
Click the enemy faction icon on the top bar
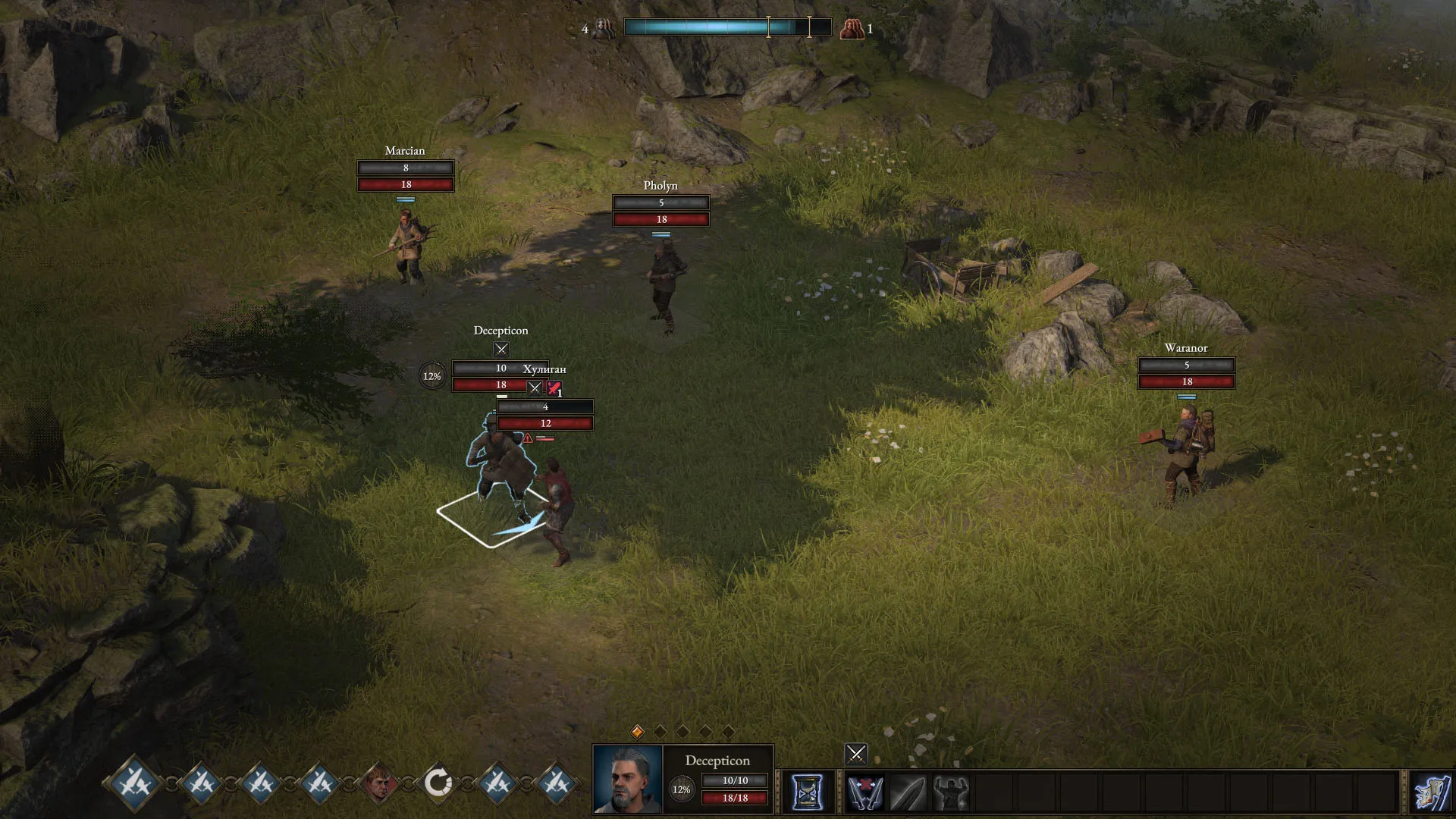point(852,29)
